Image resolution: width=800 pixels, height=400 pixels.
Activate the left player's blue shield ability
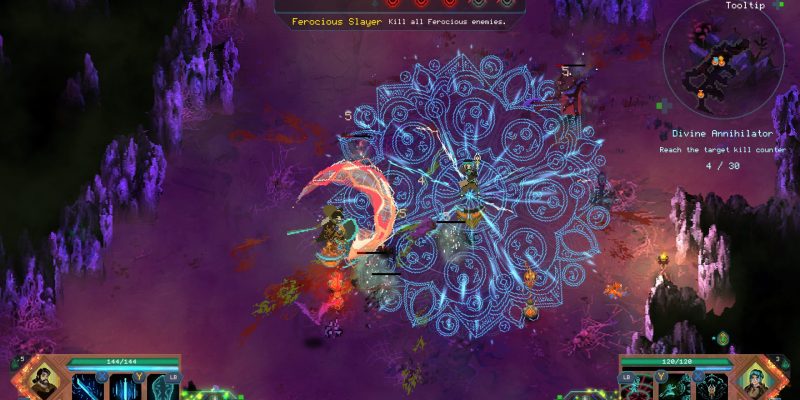(x=161, y=386)
